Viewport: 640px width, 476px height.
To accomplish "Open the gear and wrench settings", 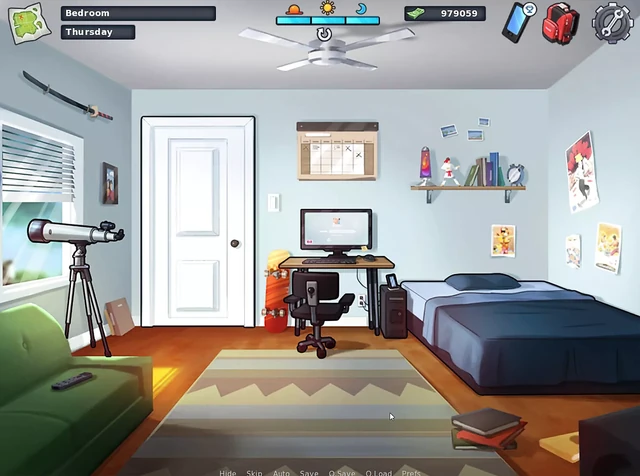I will pyautogui.click(x=611, y=21).
